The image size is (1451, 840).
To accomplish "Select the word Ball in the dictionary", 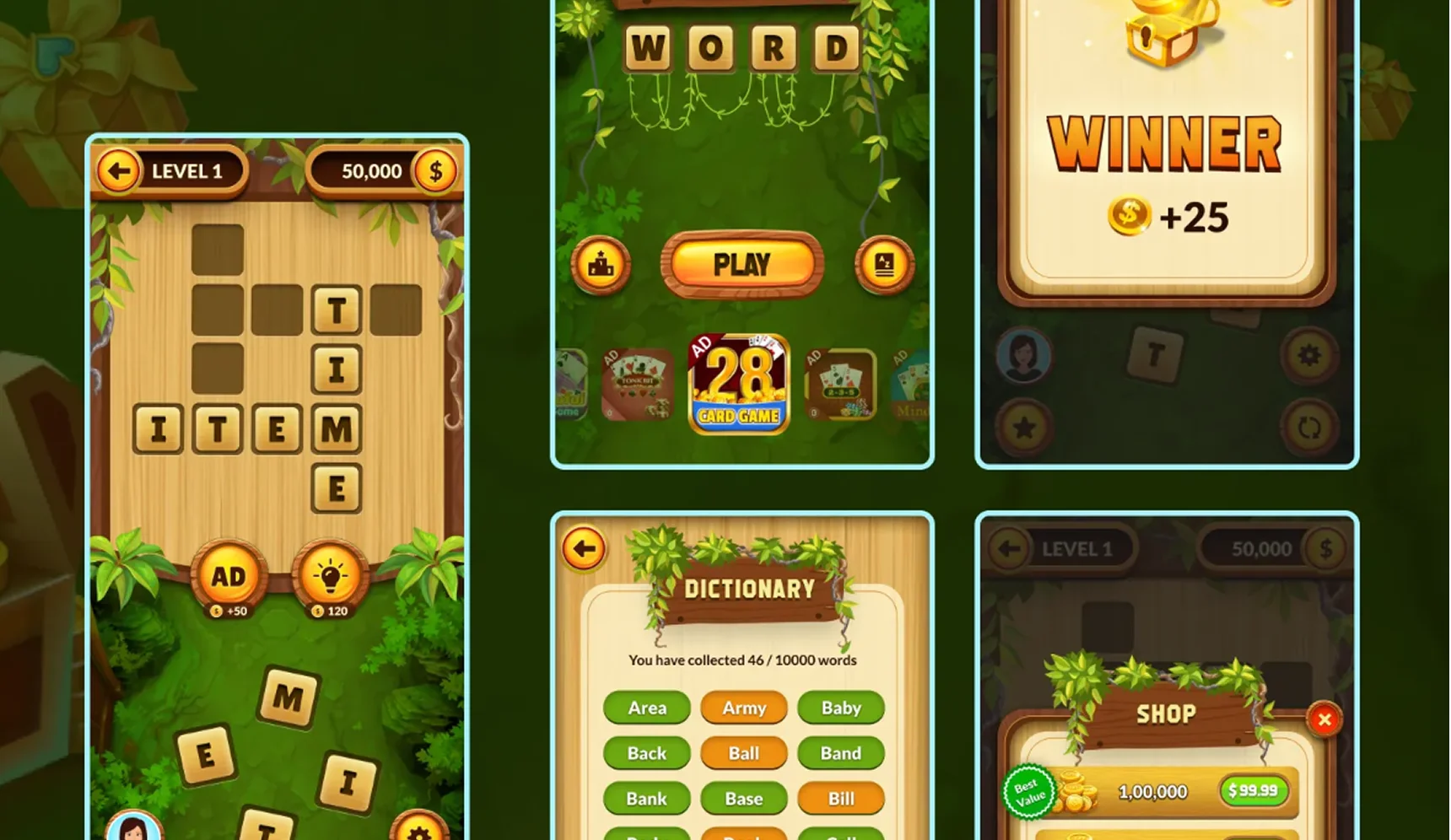I will click(743, 753).
